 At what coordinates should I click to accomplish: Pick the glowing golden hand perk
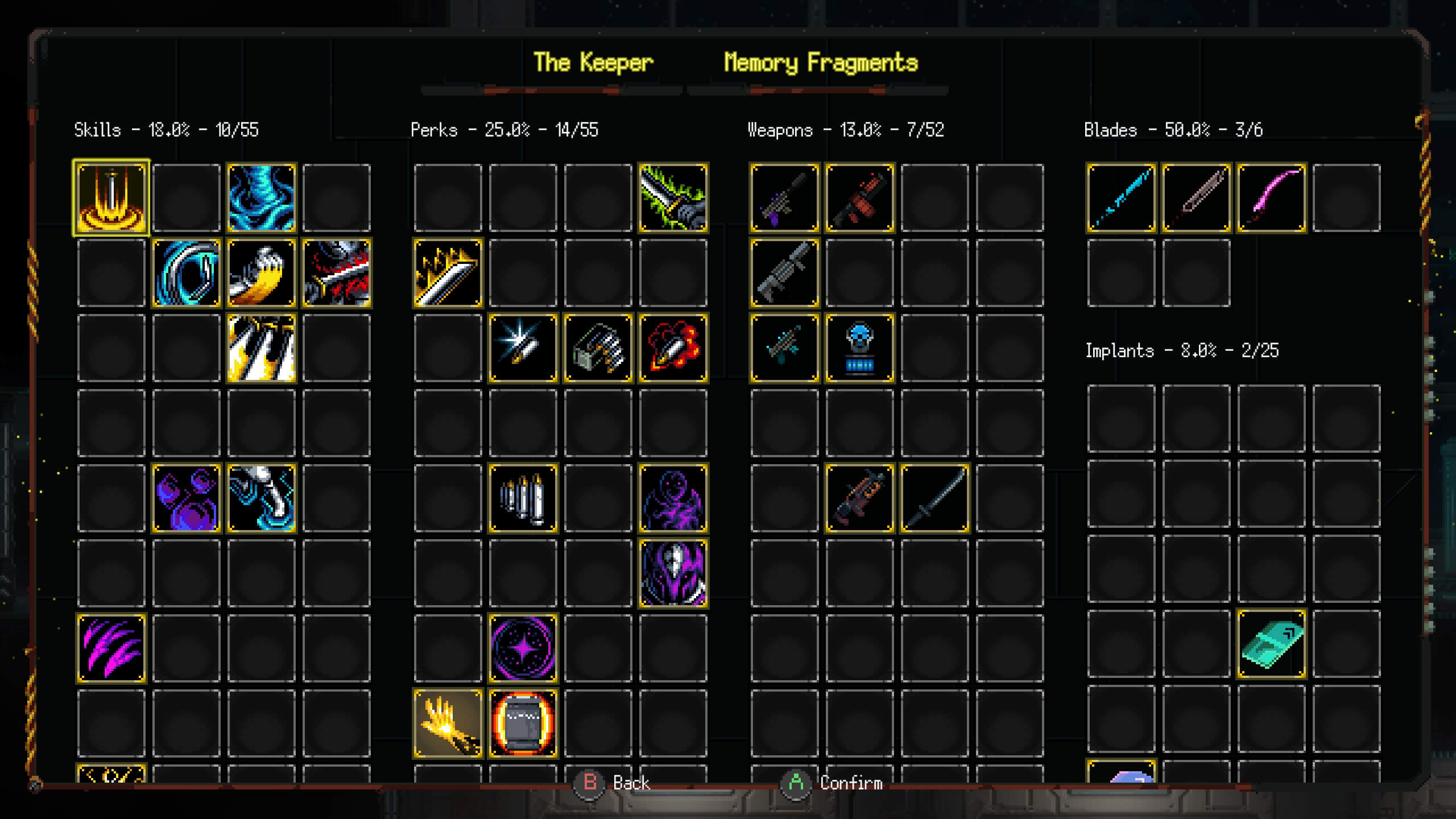click(x=448, y=723)
